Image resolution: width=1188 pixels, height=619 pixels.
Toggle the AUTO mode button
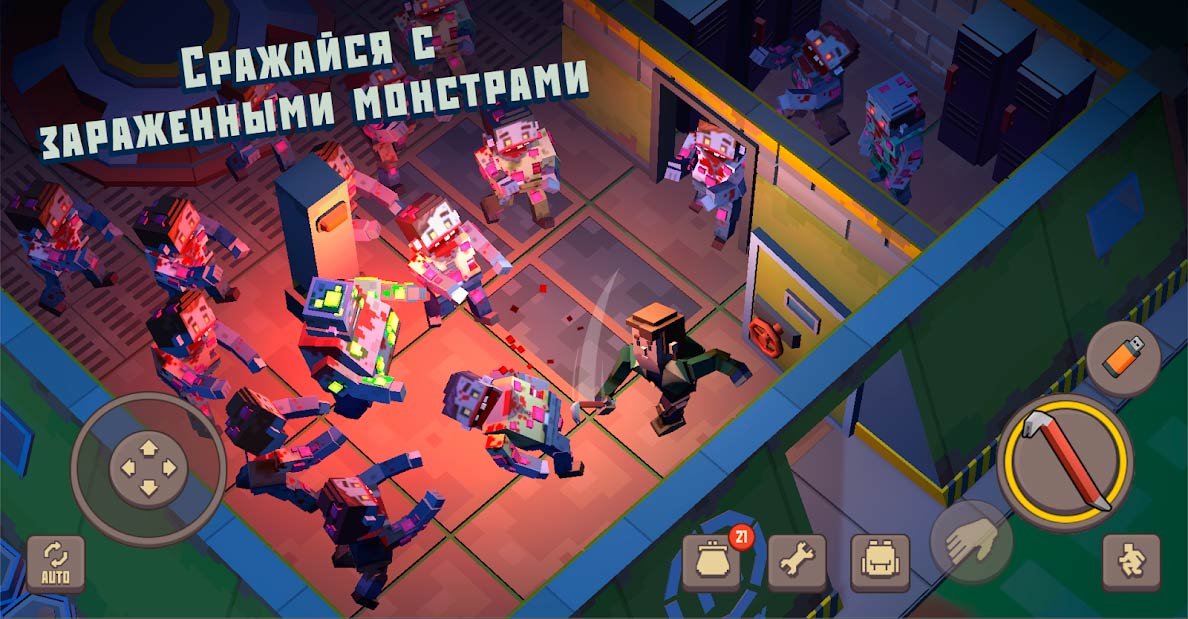coord(55,564)
